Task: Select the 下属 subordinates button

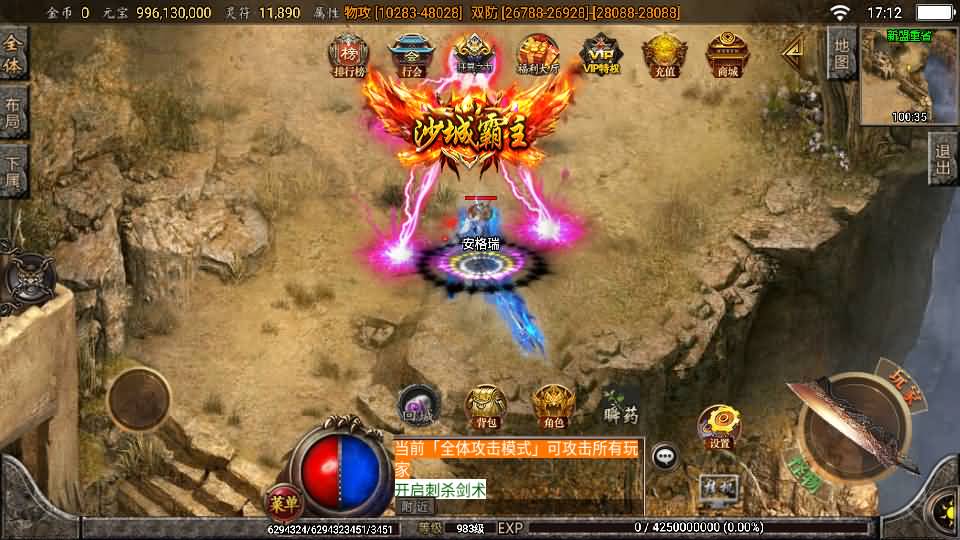Action: (13, 172)
